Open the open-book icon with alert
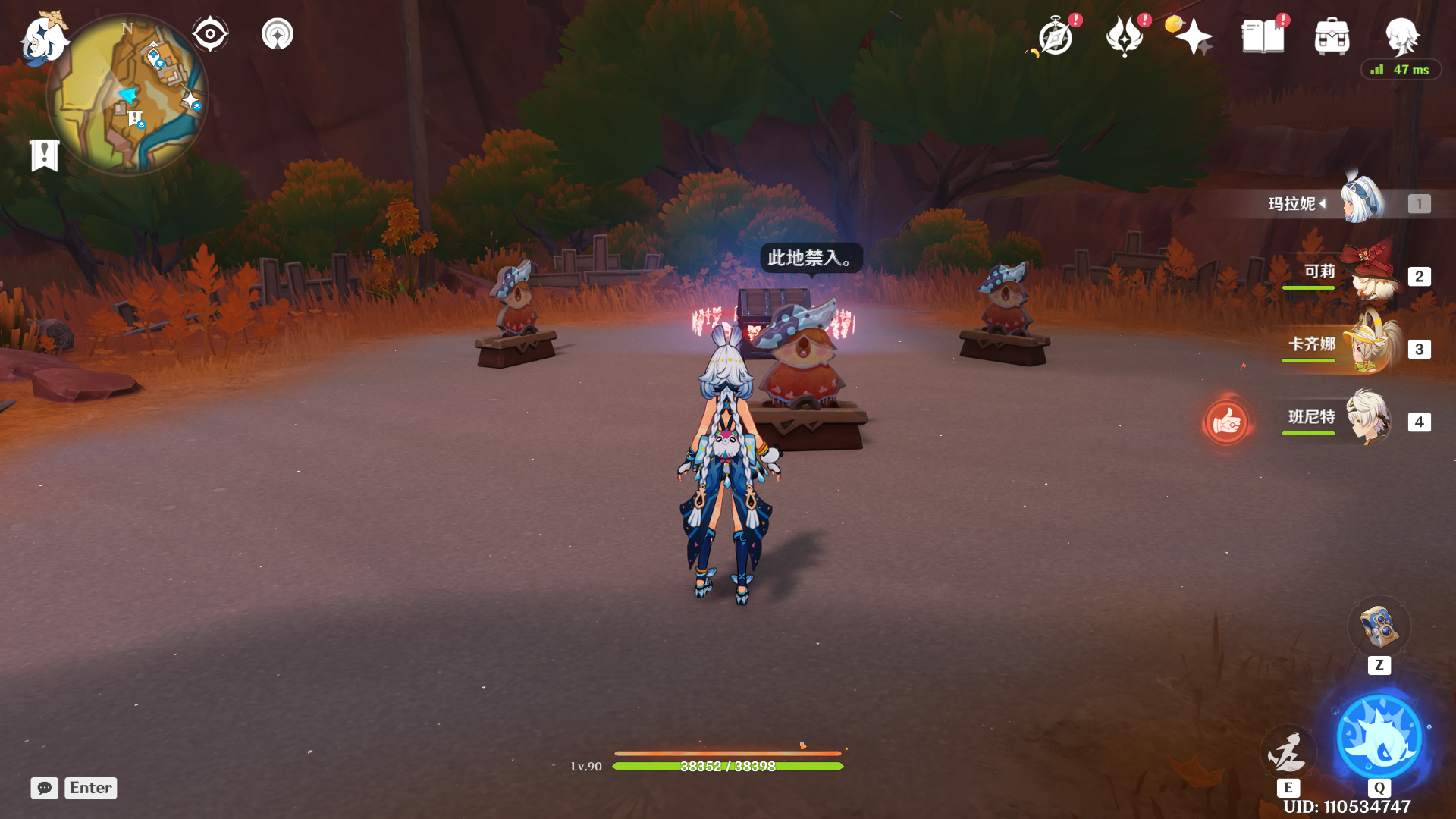1456x819 pixels. (x=1263, y=36)
